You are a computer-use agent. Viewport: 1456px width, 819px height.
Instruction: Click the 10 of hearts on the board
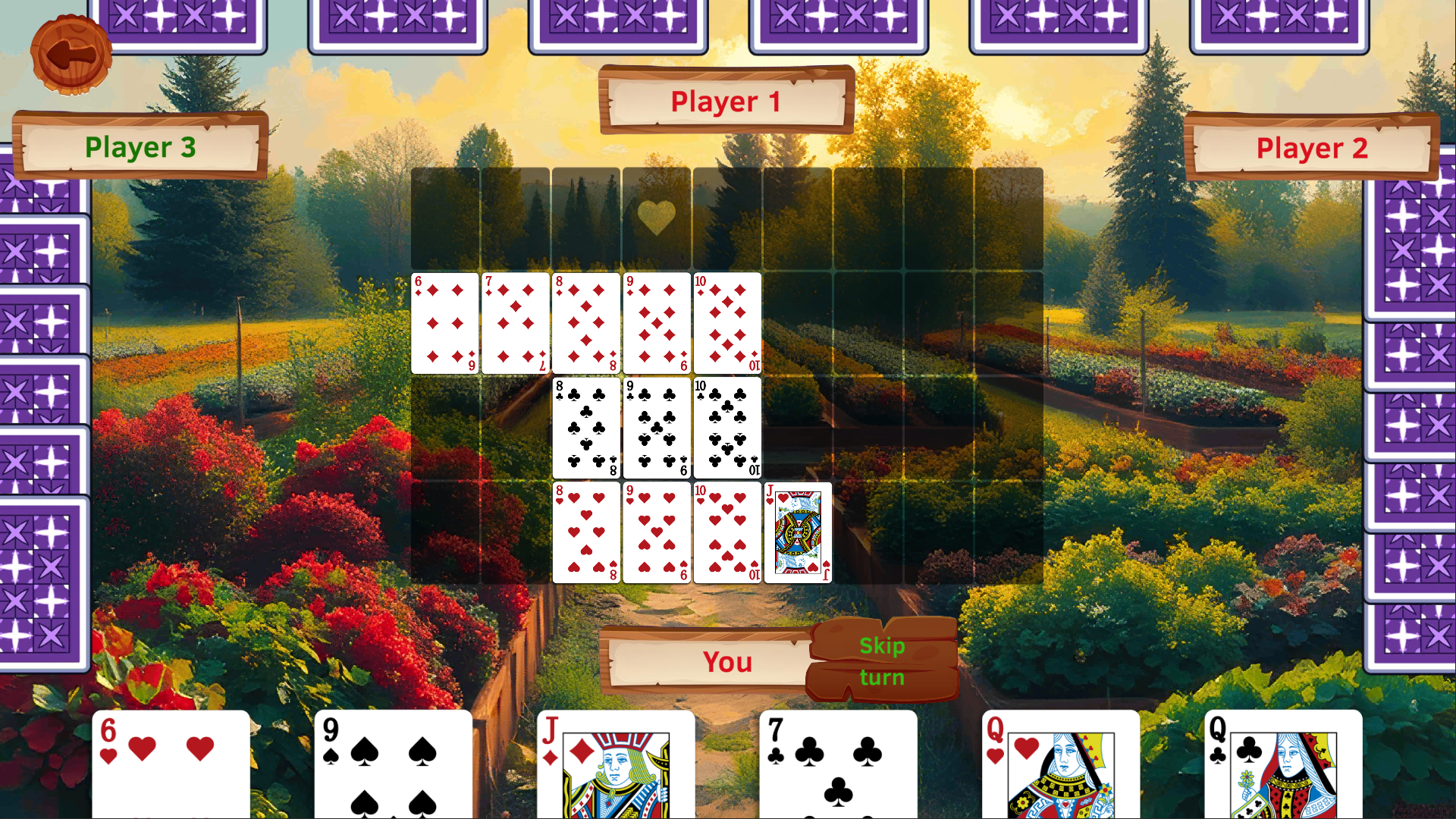pos(726,532)
